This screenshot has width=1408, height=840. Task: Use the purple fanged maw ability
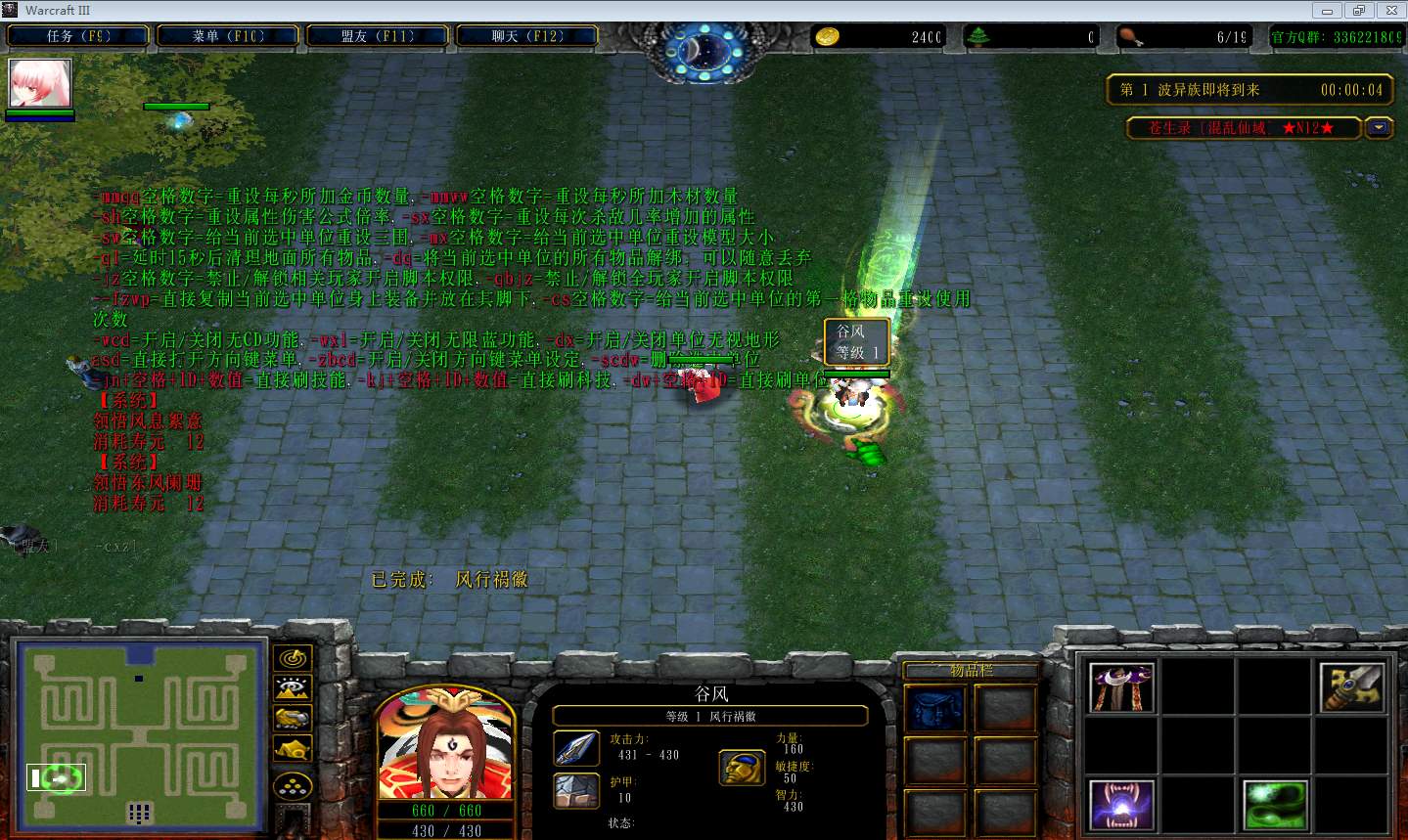pos(1121,806)
